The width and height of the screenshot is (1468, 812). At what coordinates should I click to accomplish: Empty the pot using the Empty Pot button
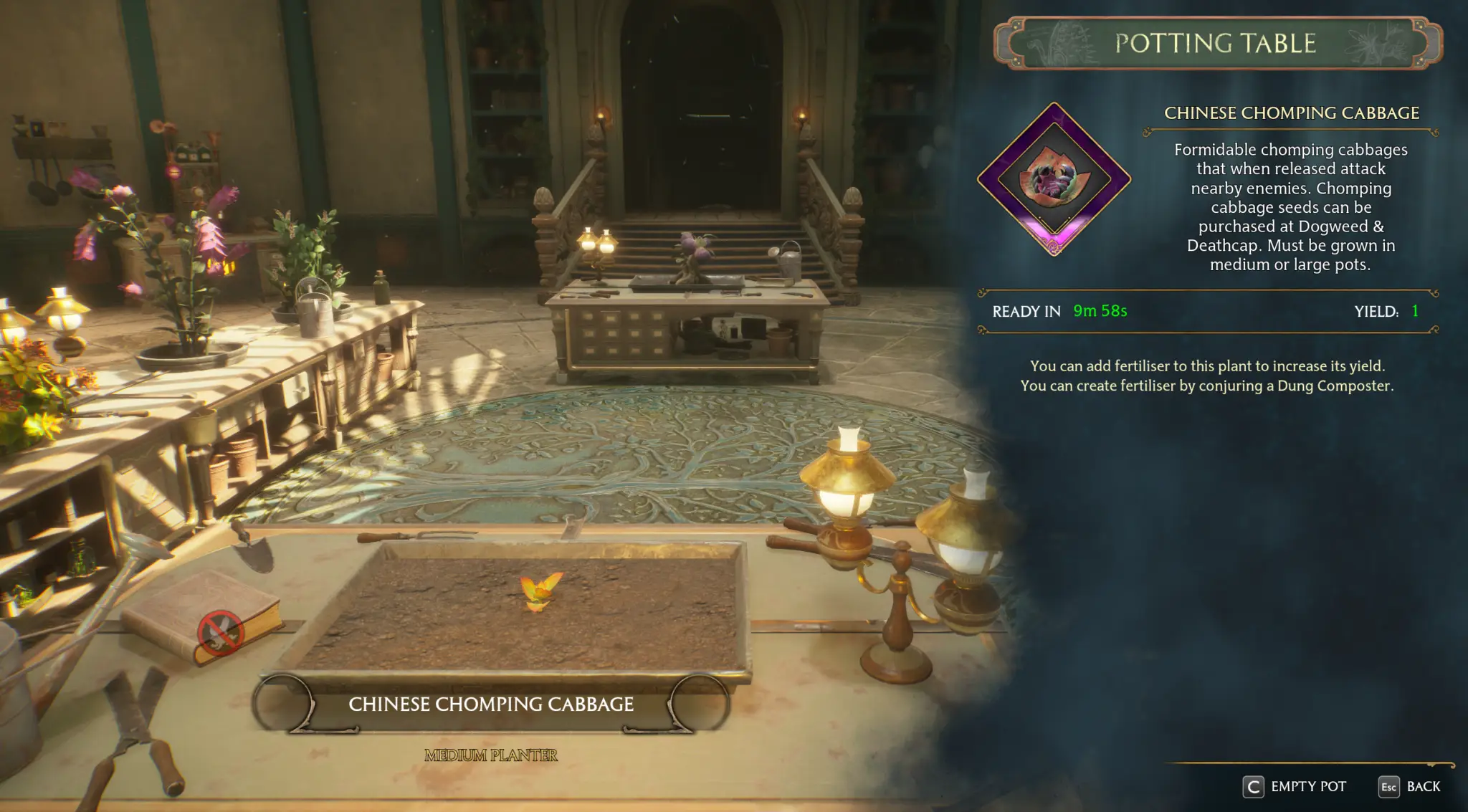[x=1295, y=787]
